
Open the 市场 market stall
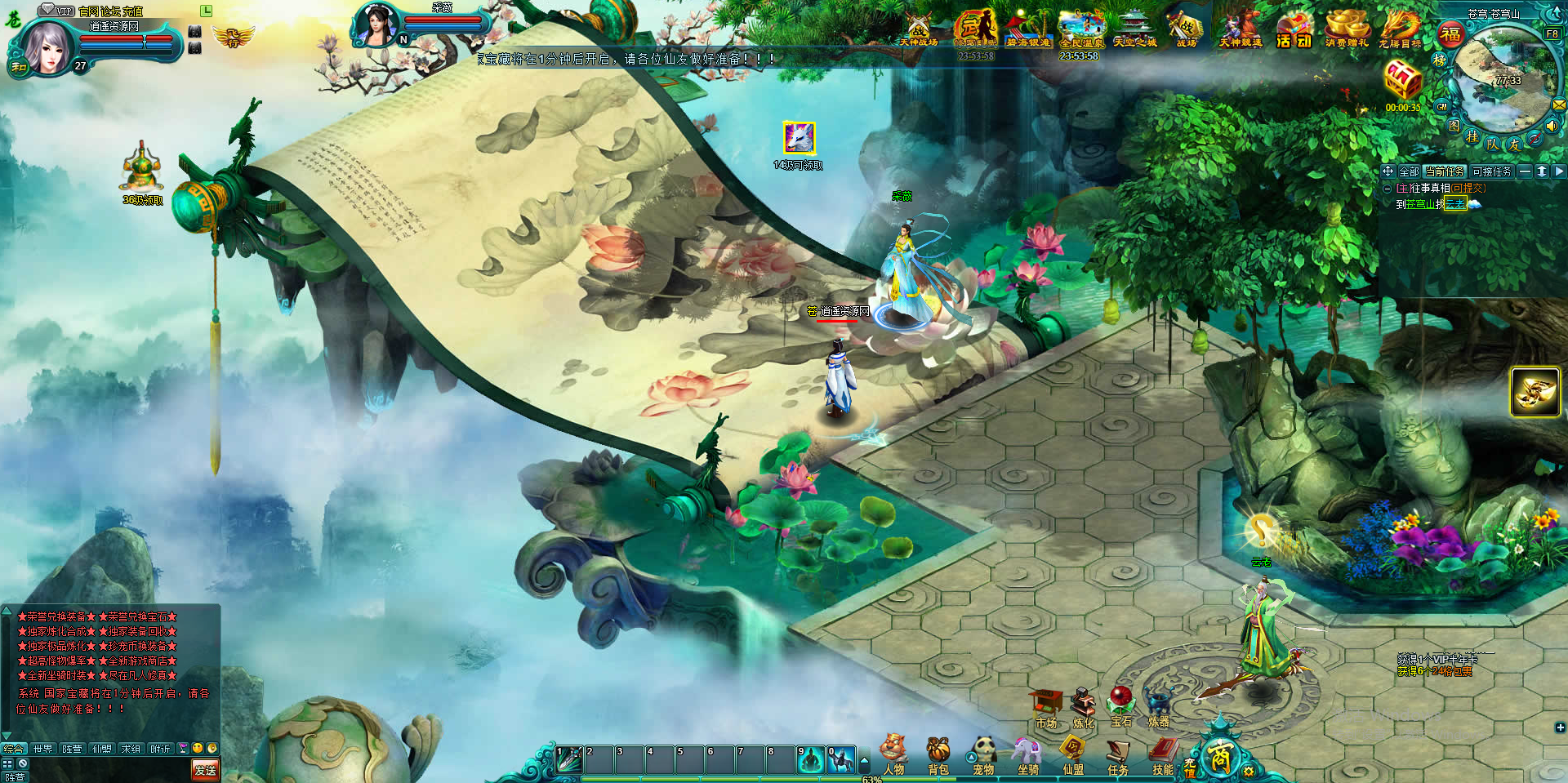(1046, 709)
